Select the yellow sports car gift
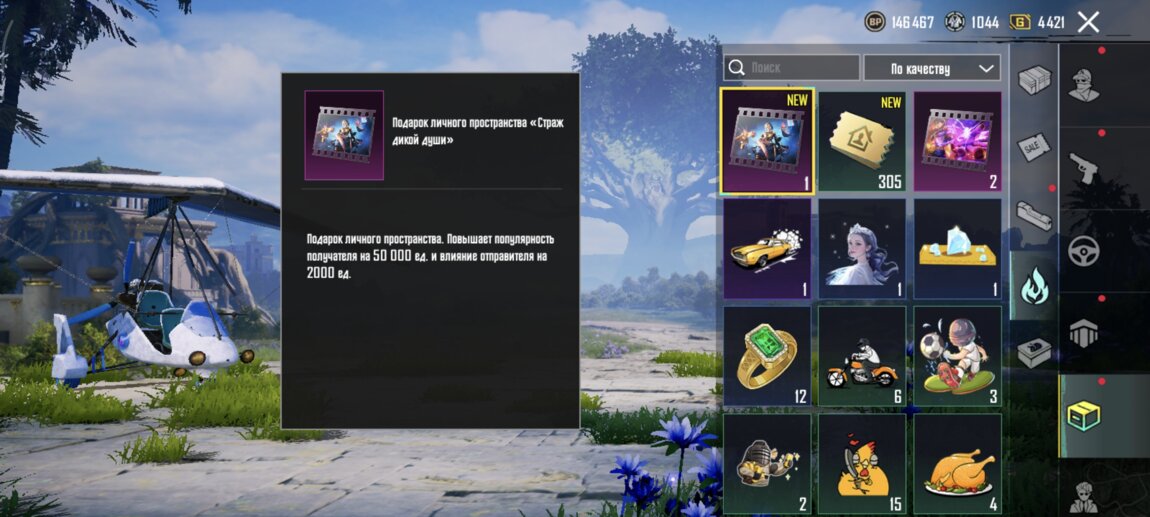The width and height of the screenshot is (1150, 517). point(767,248)
